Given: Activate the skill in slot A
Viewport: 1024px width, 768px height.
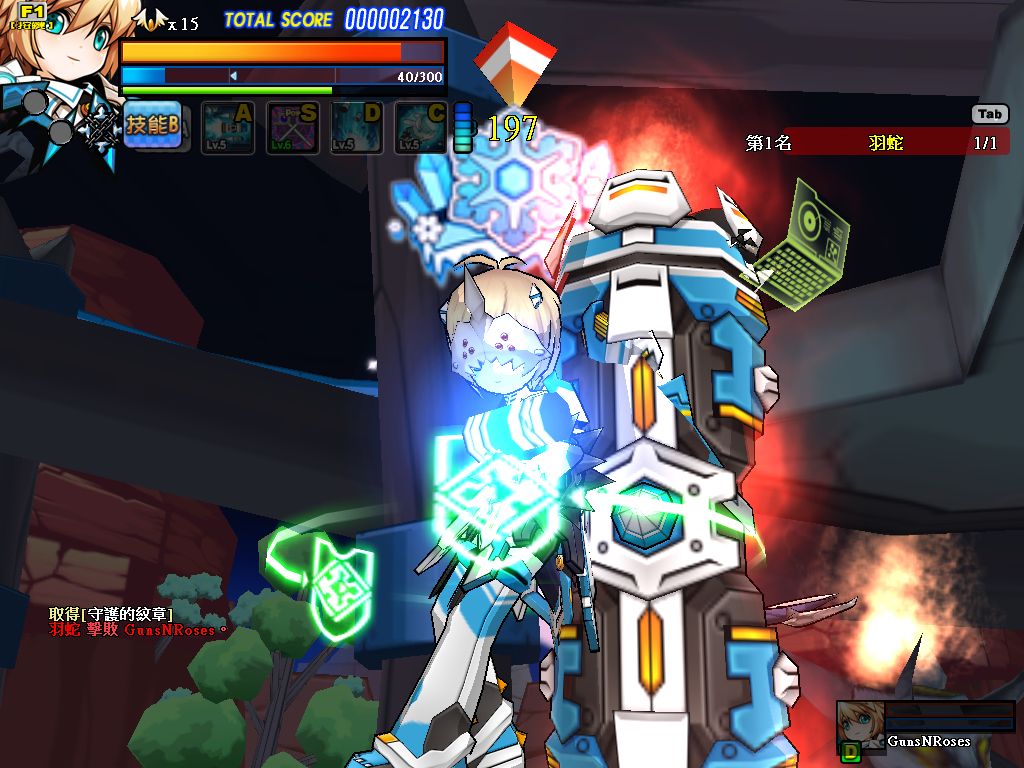Looking at the screenshot, I should pos(228,127).
